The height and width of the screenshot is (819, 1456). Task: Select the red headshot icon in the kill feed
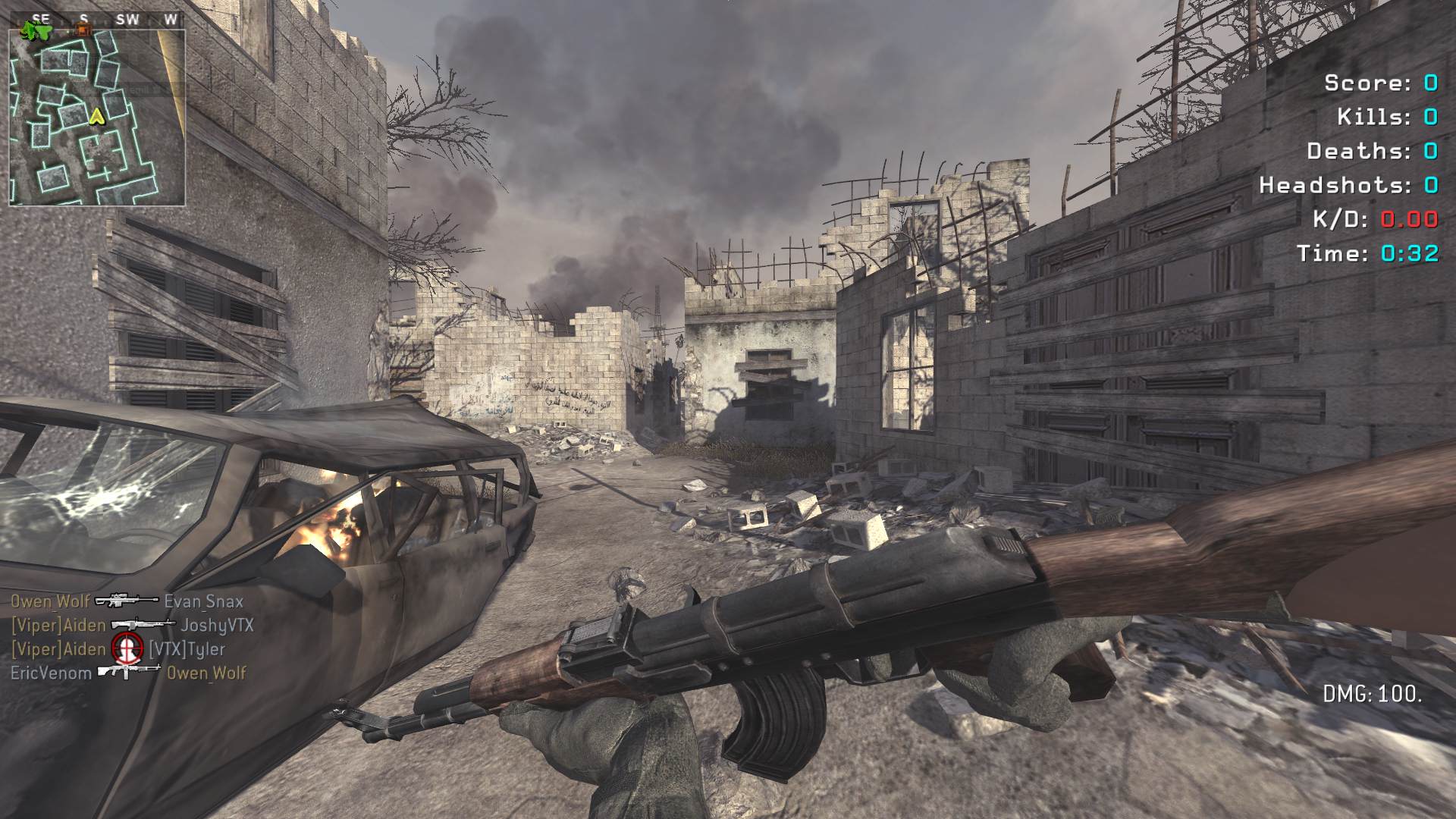coord(127,648)
